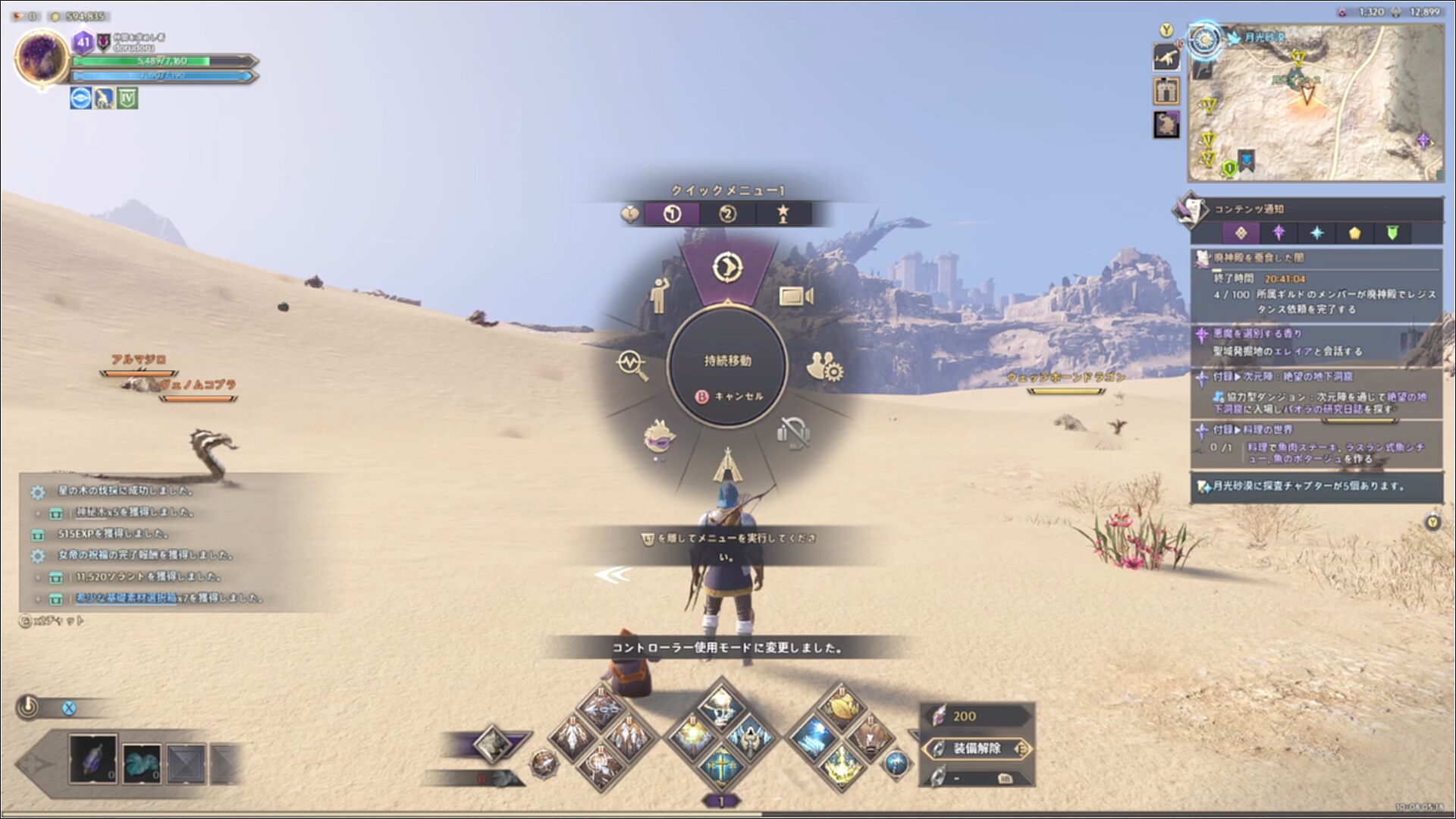1456x819 pixels.
Task: Select the tent icon in the radial menu
Action: tap(727, 464)
